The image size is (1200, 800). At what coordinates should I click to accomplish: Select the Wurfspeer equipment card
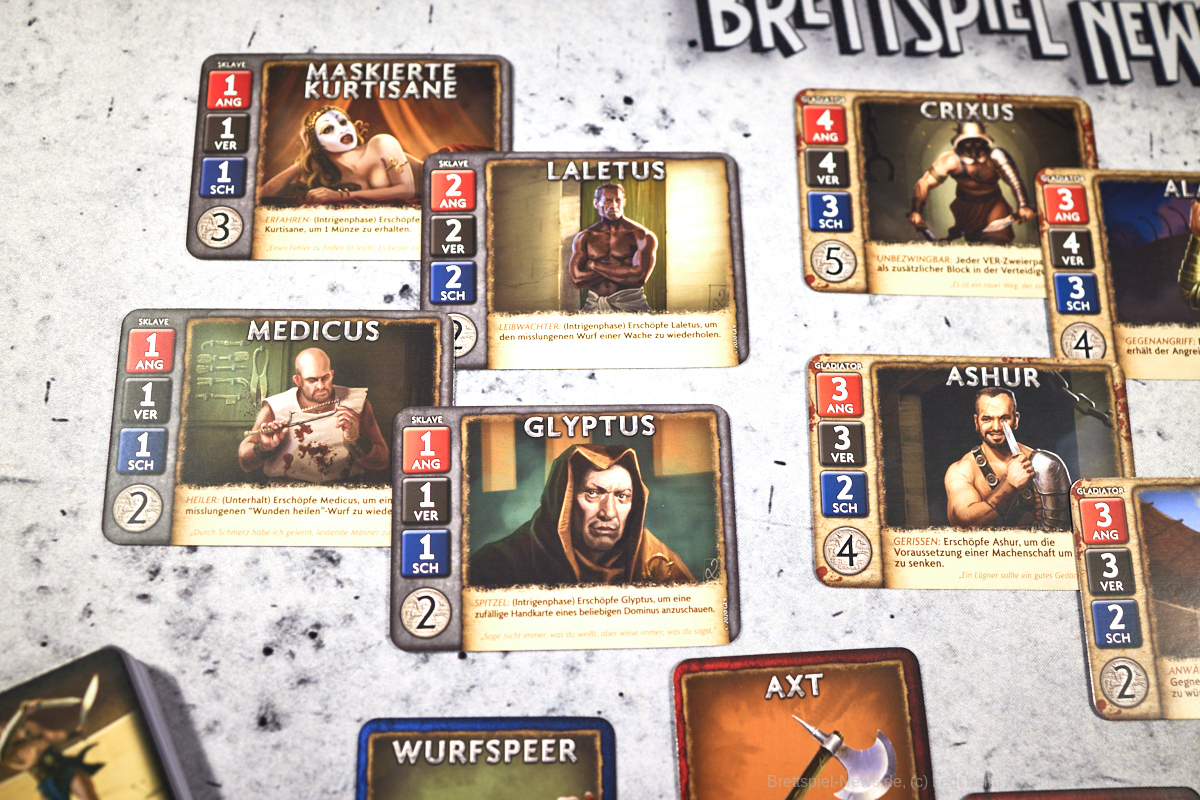pos(486,758)
